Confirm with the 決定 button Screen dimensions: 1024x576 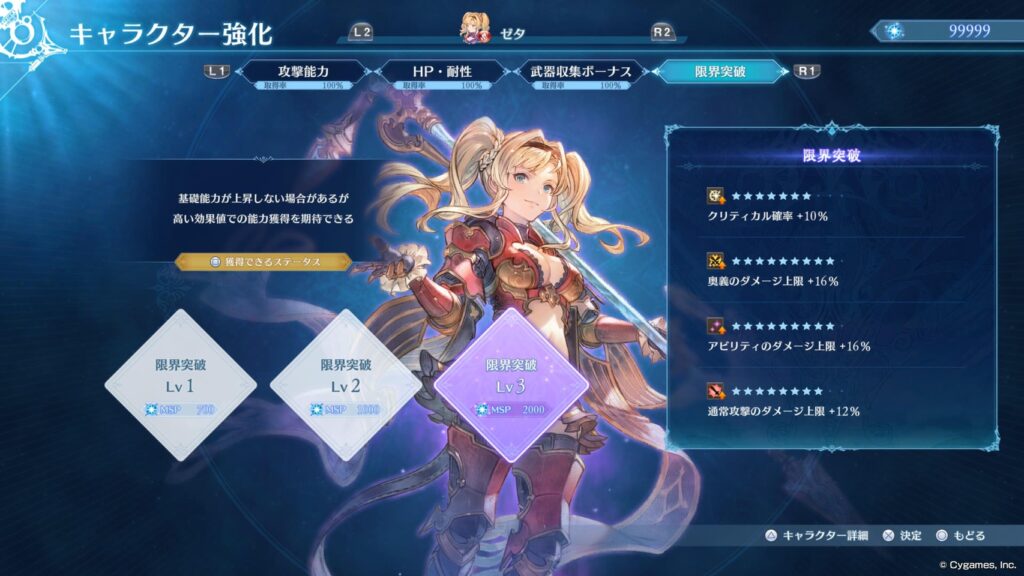click(x=902, y=536)
